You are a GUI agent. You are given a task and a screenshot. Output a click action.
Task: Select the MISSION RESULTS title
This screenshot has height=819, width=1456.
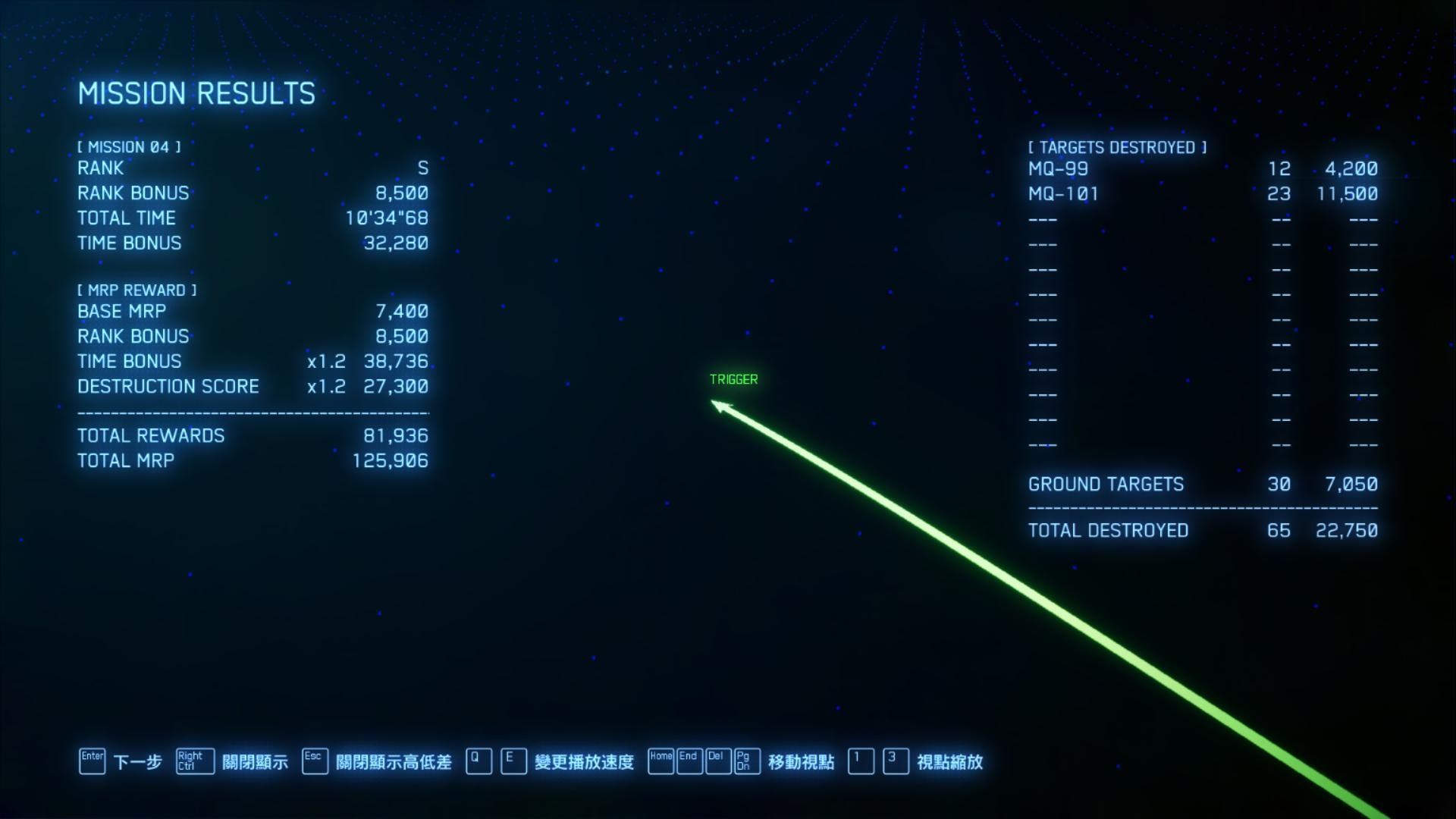(197, 93)
